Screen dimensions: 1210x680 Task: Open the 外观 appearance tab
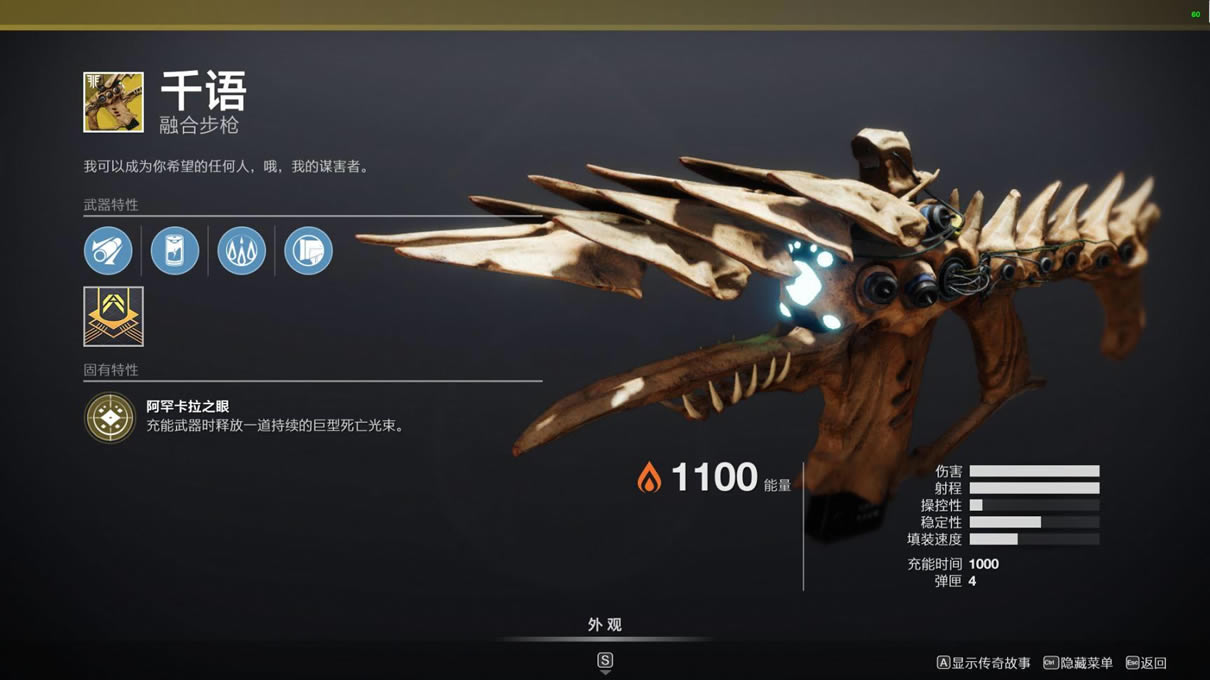pos(604,625)
